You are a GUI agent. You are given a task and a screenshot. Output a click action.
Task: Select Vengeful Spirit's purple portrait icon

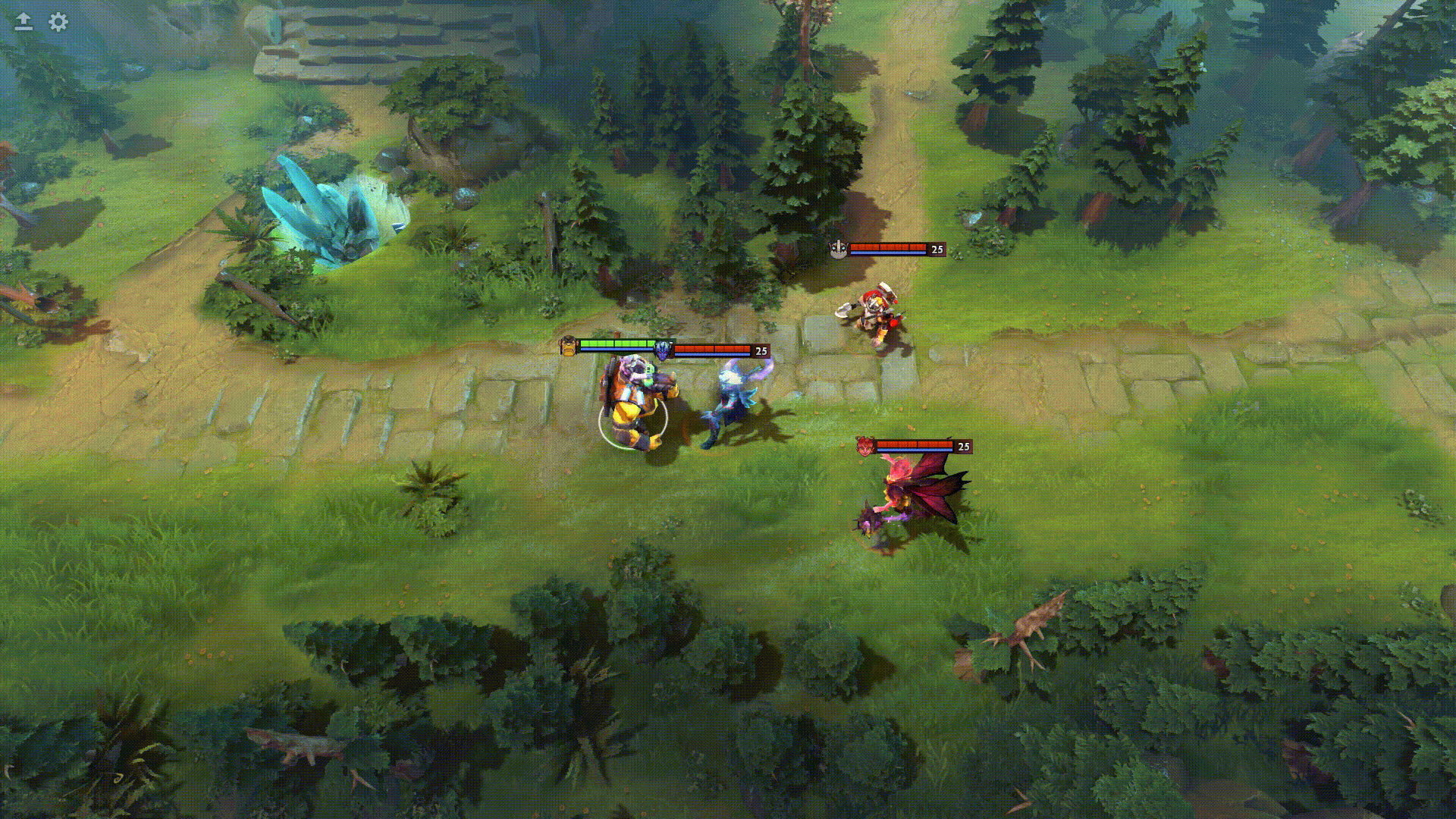click(x=665, y=351)
